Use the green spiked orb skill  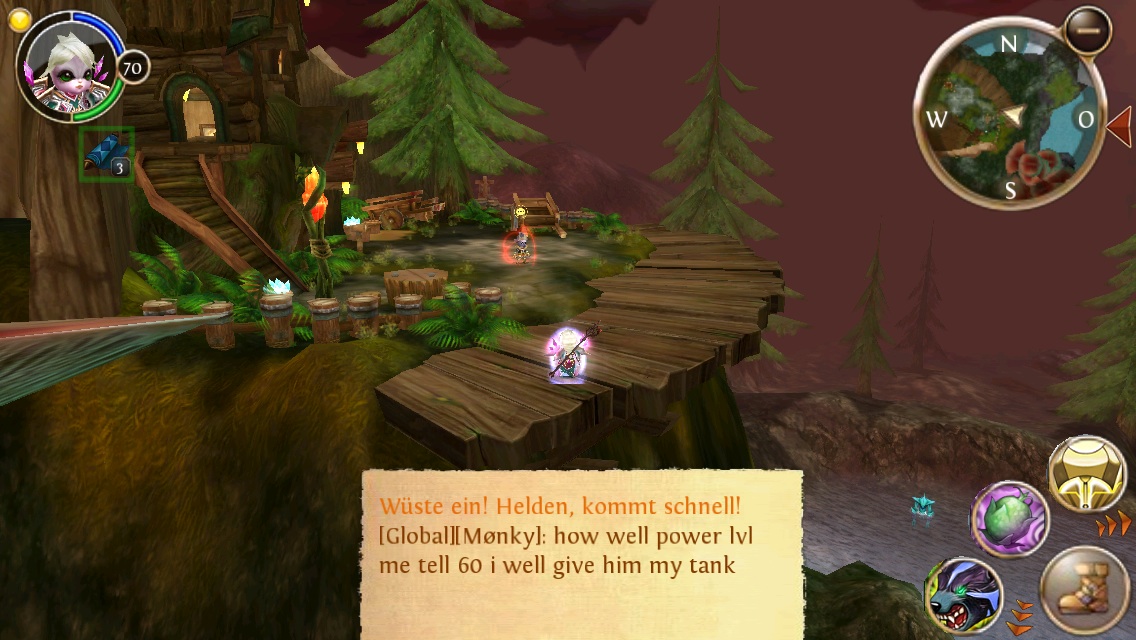coord(1009,519)
